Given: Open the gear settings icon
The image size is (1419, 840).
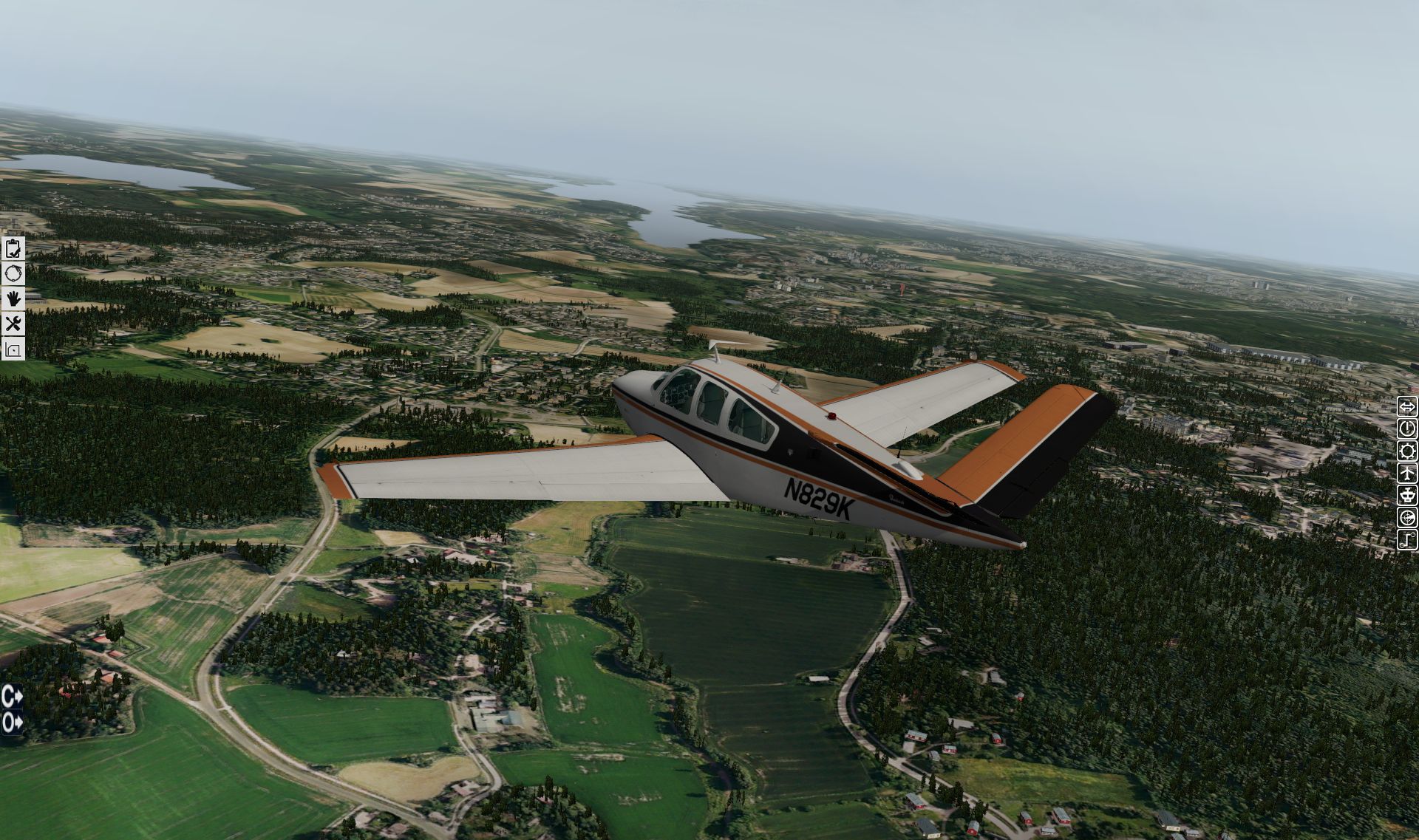Looking at the screenshot, I should pyautogui.click(x=1407, y=451).
